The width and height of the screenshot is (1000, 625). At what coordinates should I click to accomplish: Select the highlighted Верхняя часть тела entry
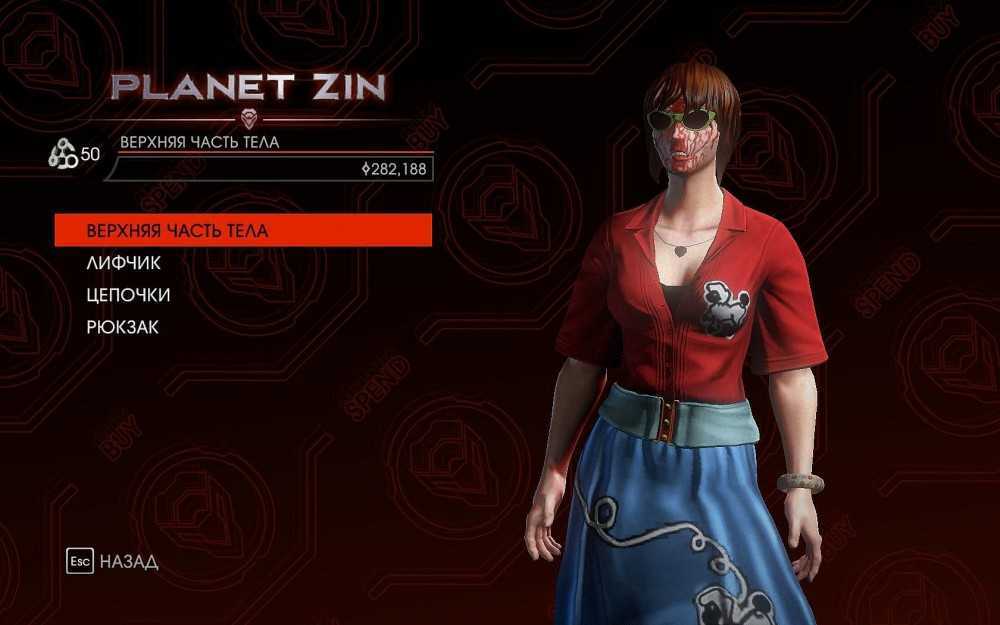pyautogui.click(x=242, y=230)
